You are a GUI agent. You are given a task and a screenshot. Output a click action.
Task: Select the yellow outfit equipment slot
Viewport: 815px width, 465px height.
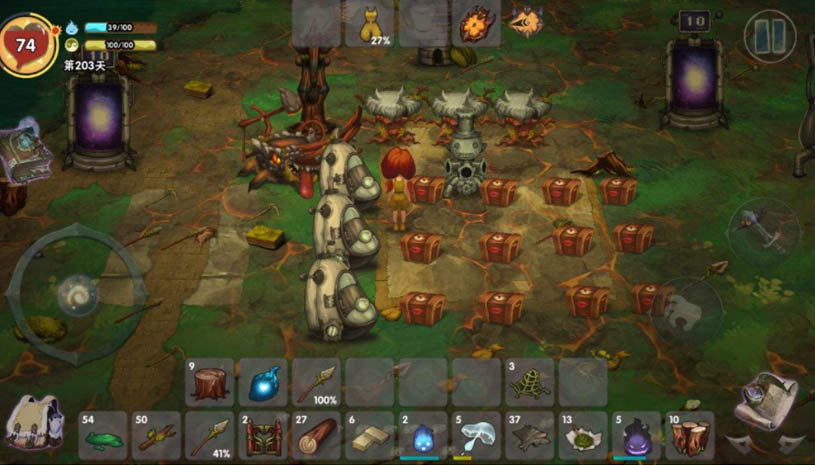(369, 24)
